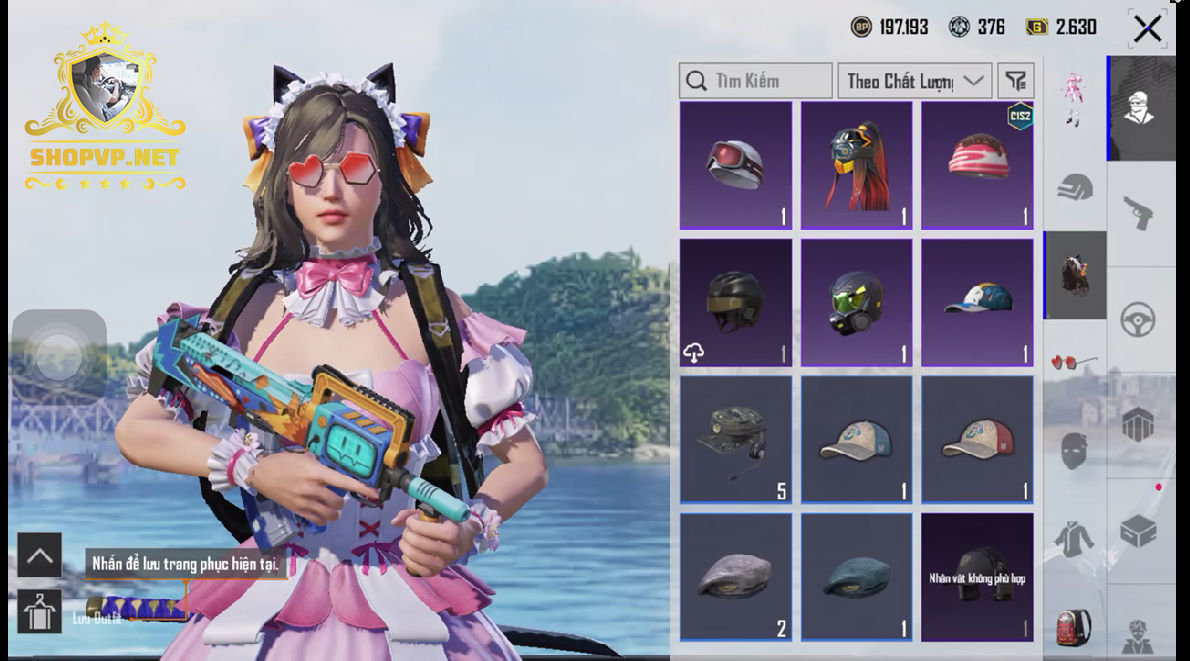Pick the black helmet with download icon
1190x661 pixels.
pyautogui.click(x=736, y=302)
